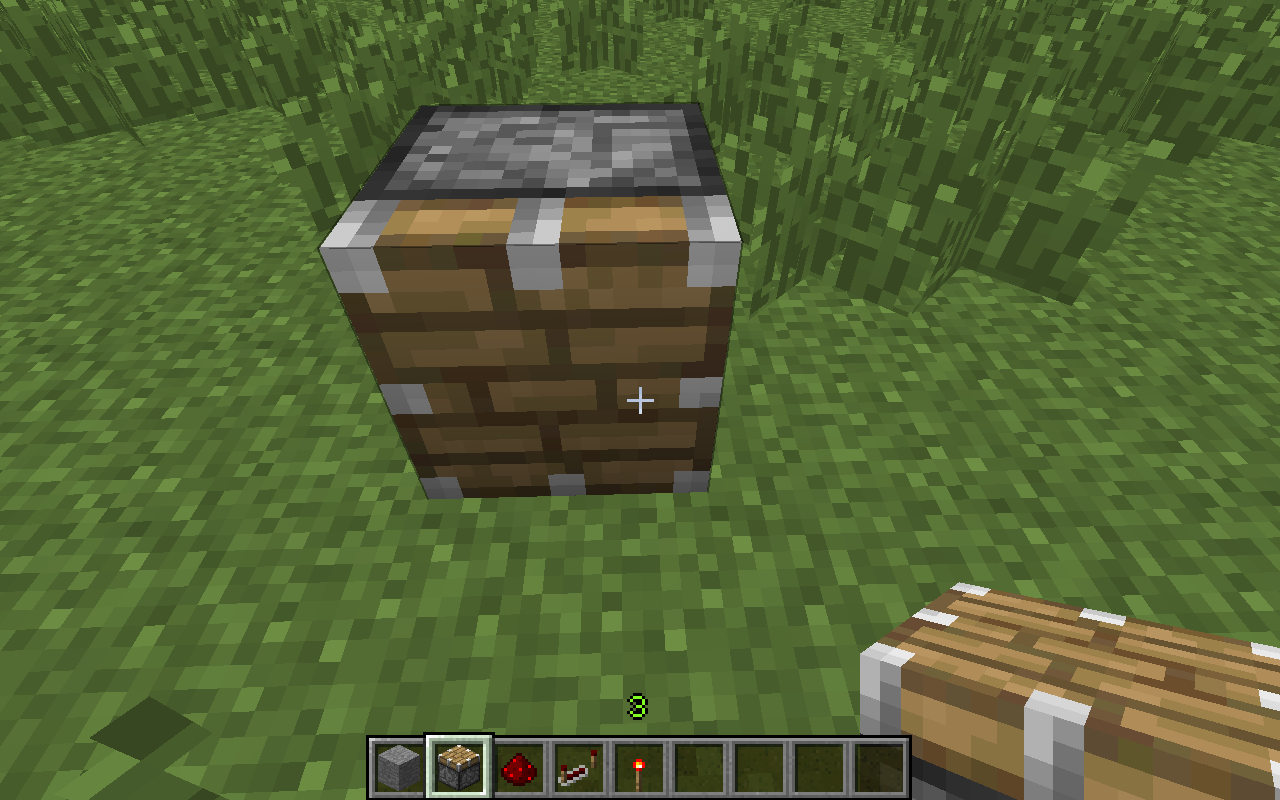The image size is (1280, 800).
Task: Click the crosshair at the screen center
Action: click(640, 400)
